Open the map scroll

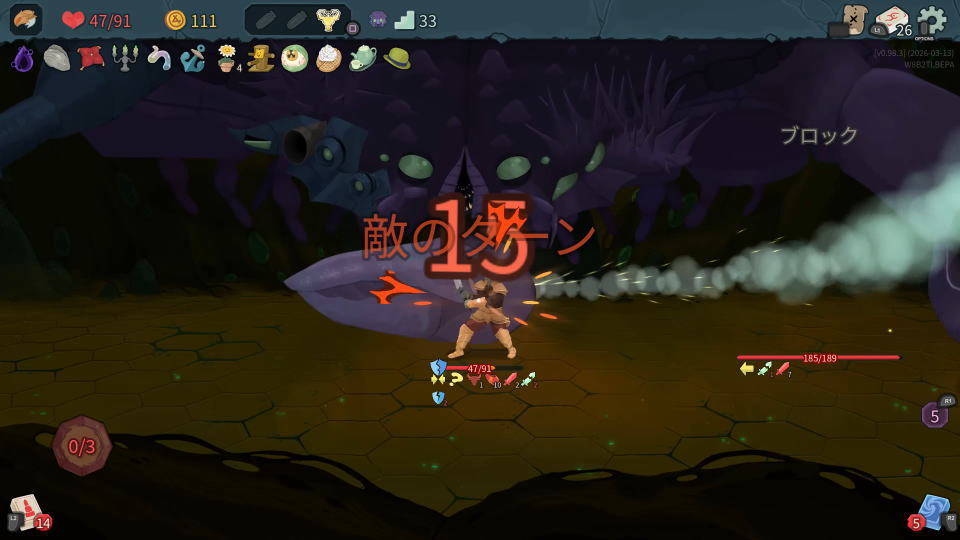(853, 19)
